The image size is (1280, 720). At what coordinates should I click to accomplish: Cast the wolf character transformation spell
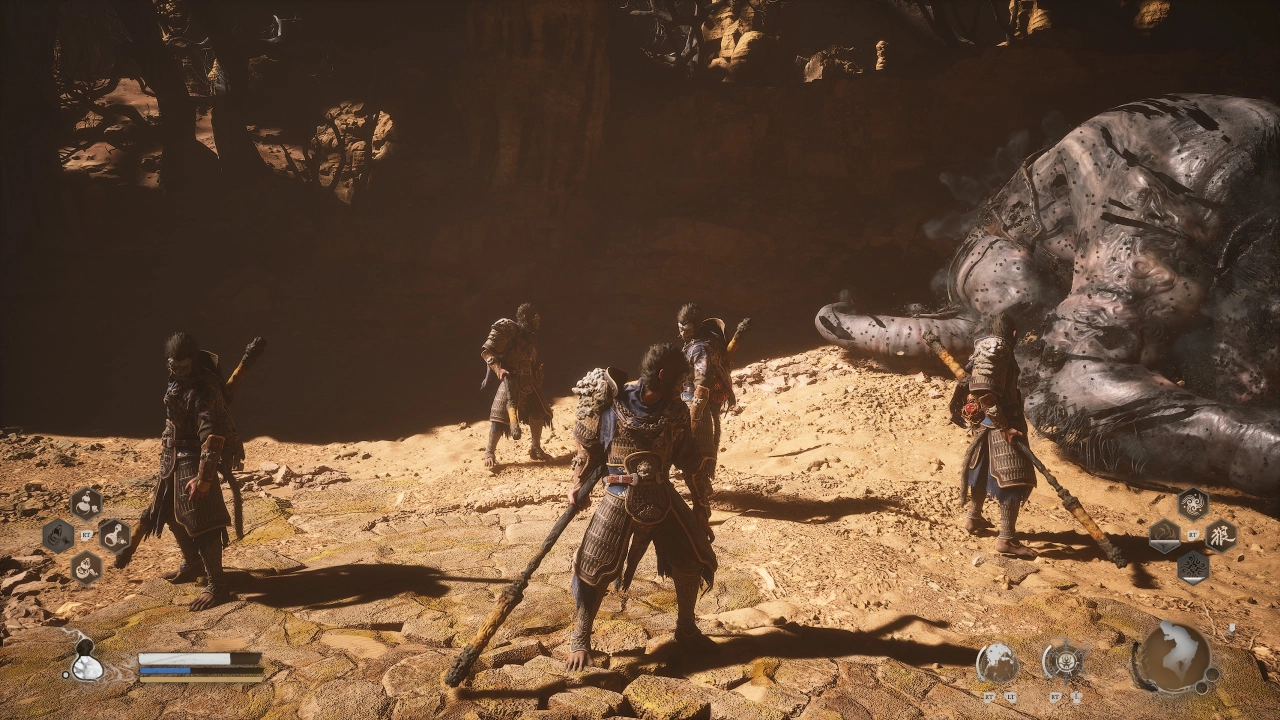pos(1220,535)
